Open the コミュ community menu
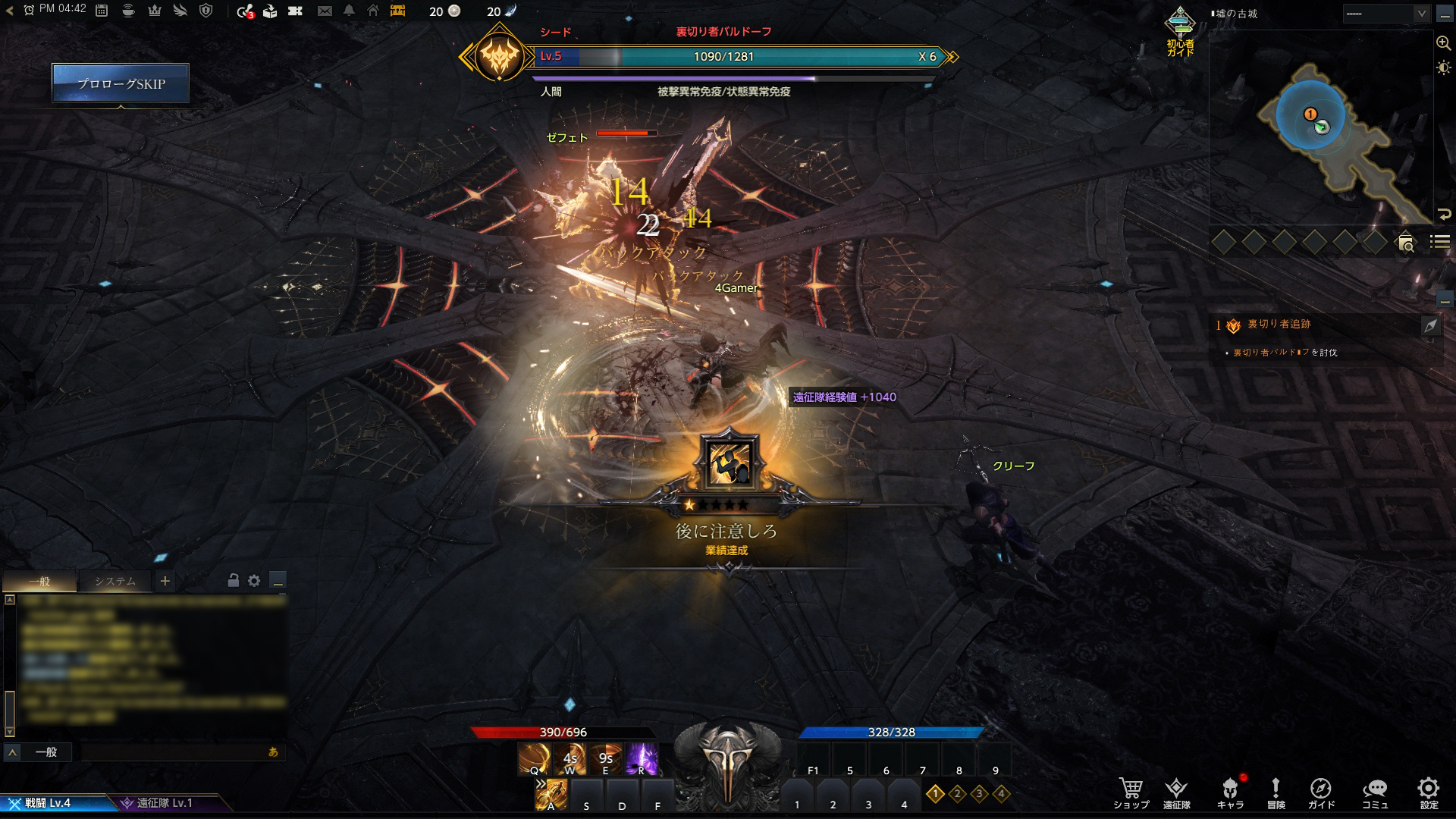The height and width of the screenshot is (819, 1456). pyautogui.click(x=1374, y=792)
